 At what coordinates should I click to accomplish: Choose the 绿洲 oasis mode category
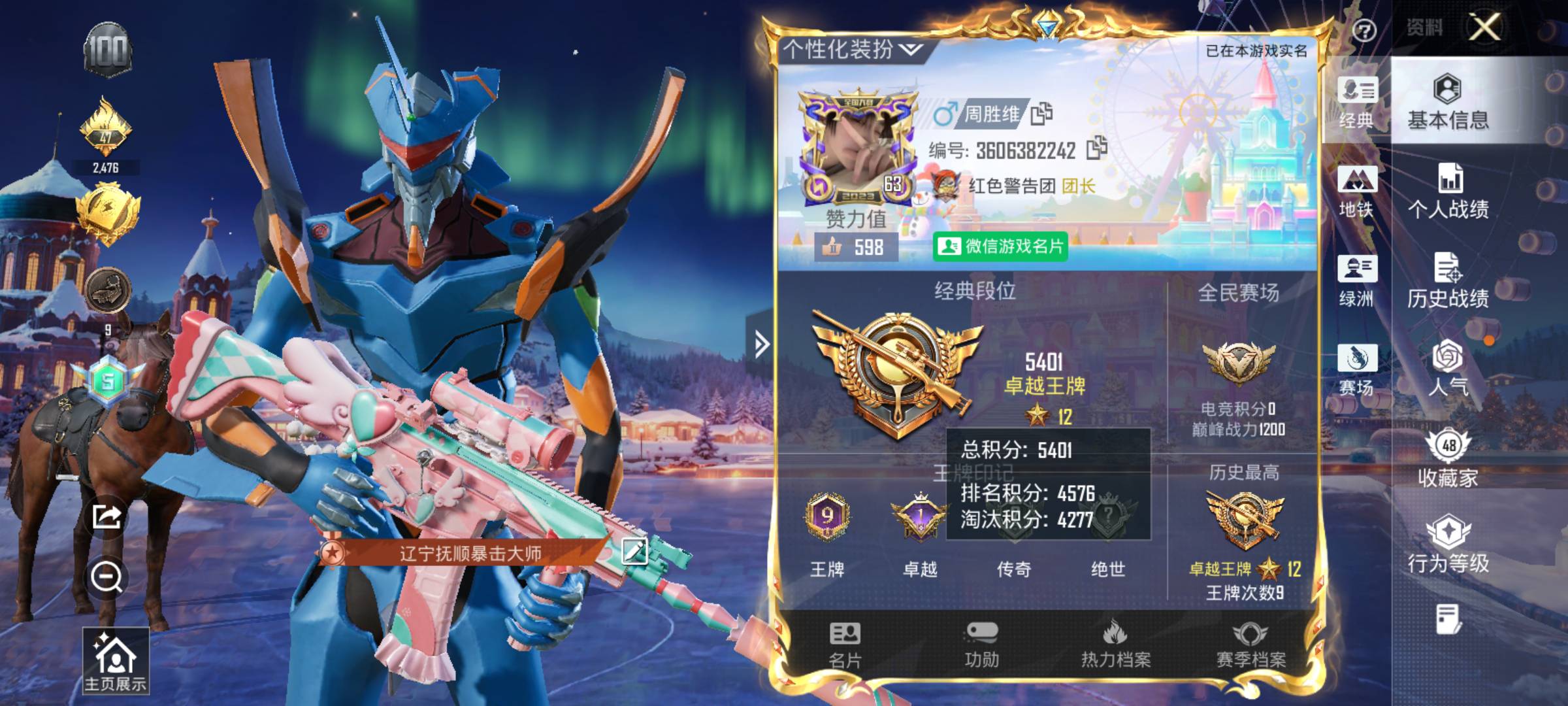(1357, 281)
